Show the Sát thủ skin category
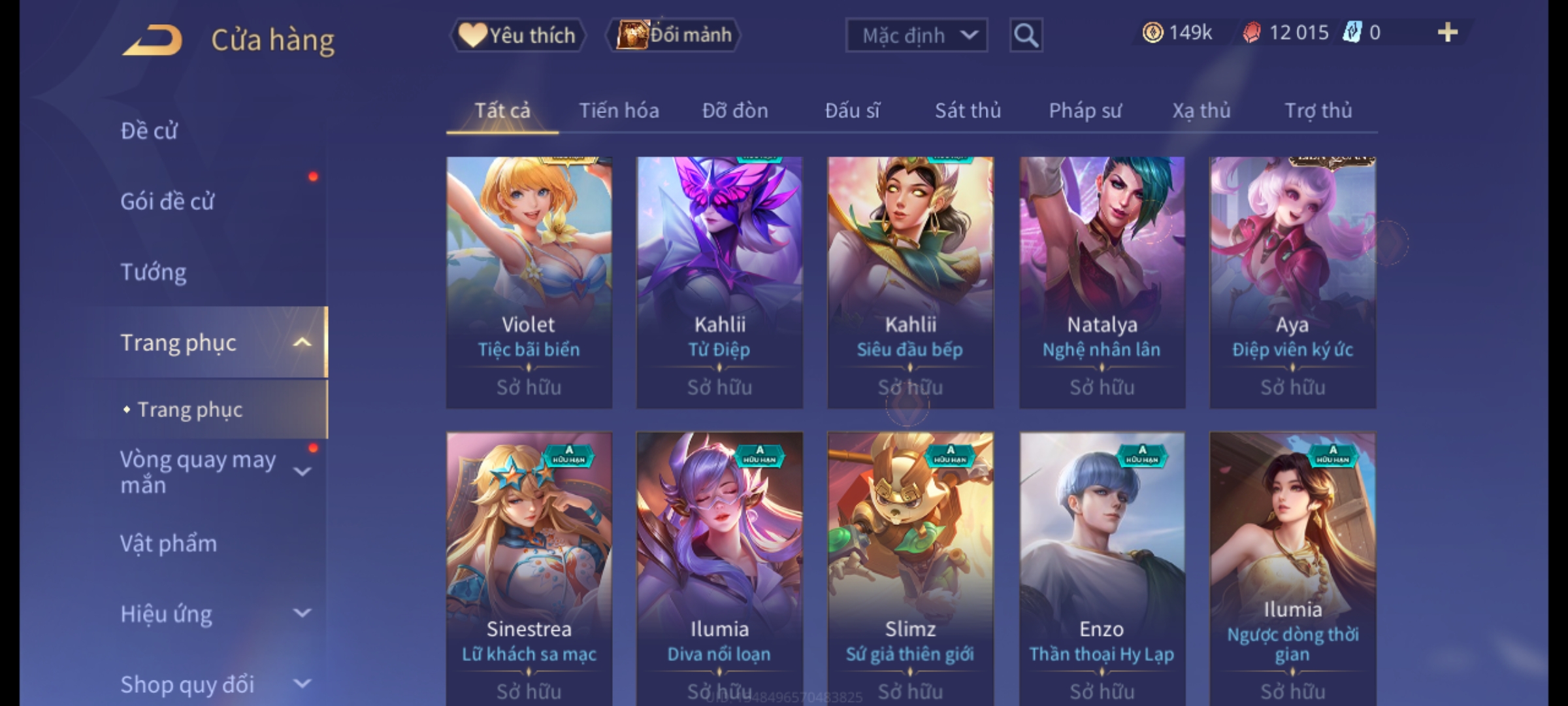Viewport: 1568px width, 706px height. point(968,110)
